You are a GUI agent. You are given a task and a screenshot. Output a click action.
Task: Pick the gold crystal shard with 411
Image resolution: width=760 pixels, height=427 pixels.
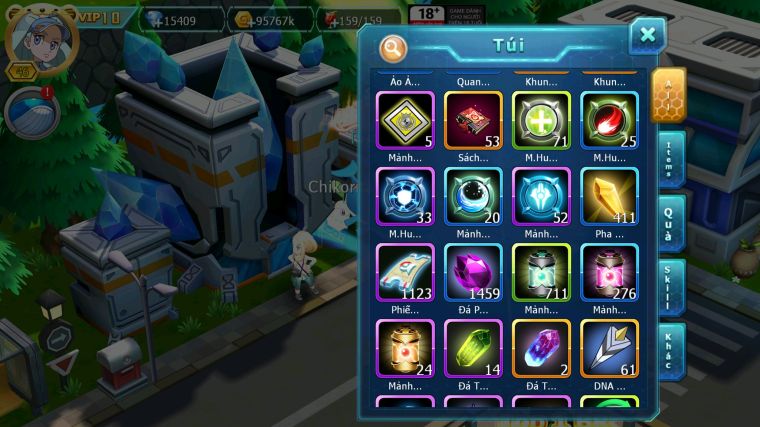609,196
